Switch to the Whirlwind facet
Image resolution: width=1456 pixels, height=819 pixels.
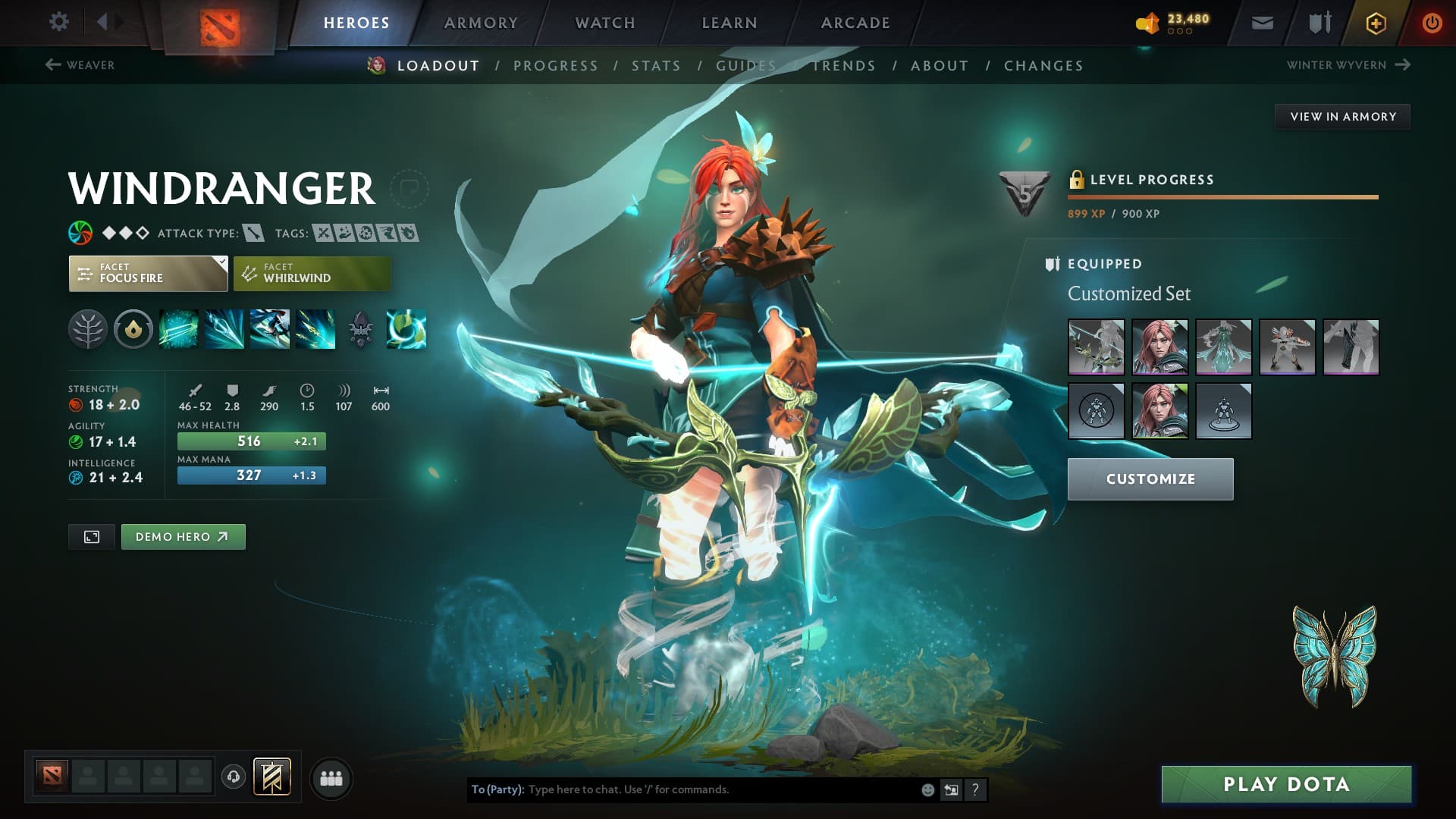pos(311,273)
